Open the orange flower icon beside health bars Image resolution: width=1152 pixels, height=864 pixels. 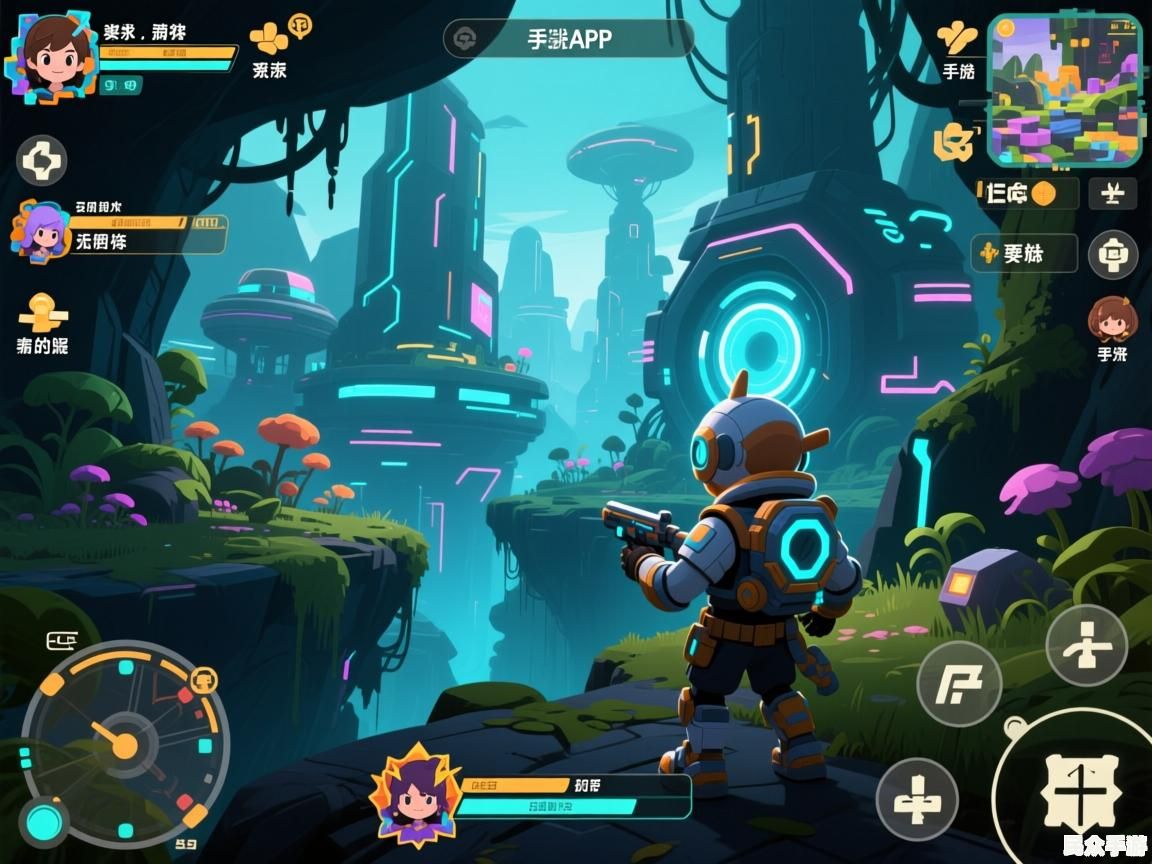pyautogui.click(x=269, y=39)
